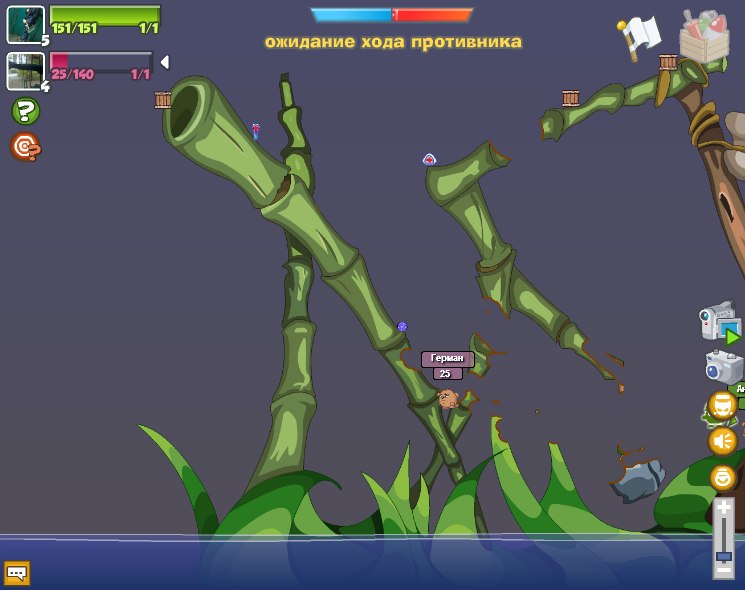
Task: Toggle sound with the speaker button
Action: click(722, 440)
